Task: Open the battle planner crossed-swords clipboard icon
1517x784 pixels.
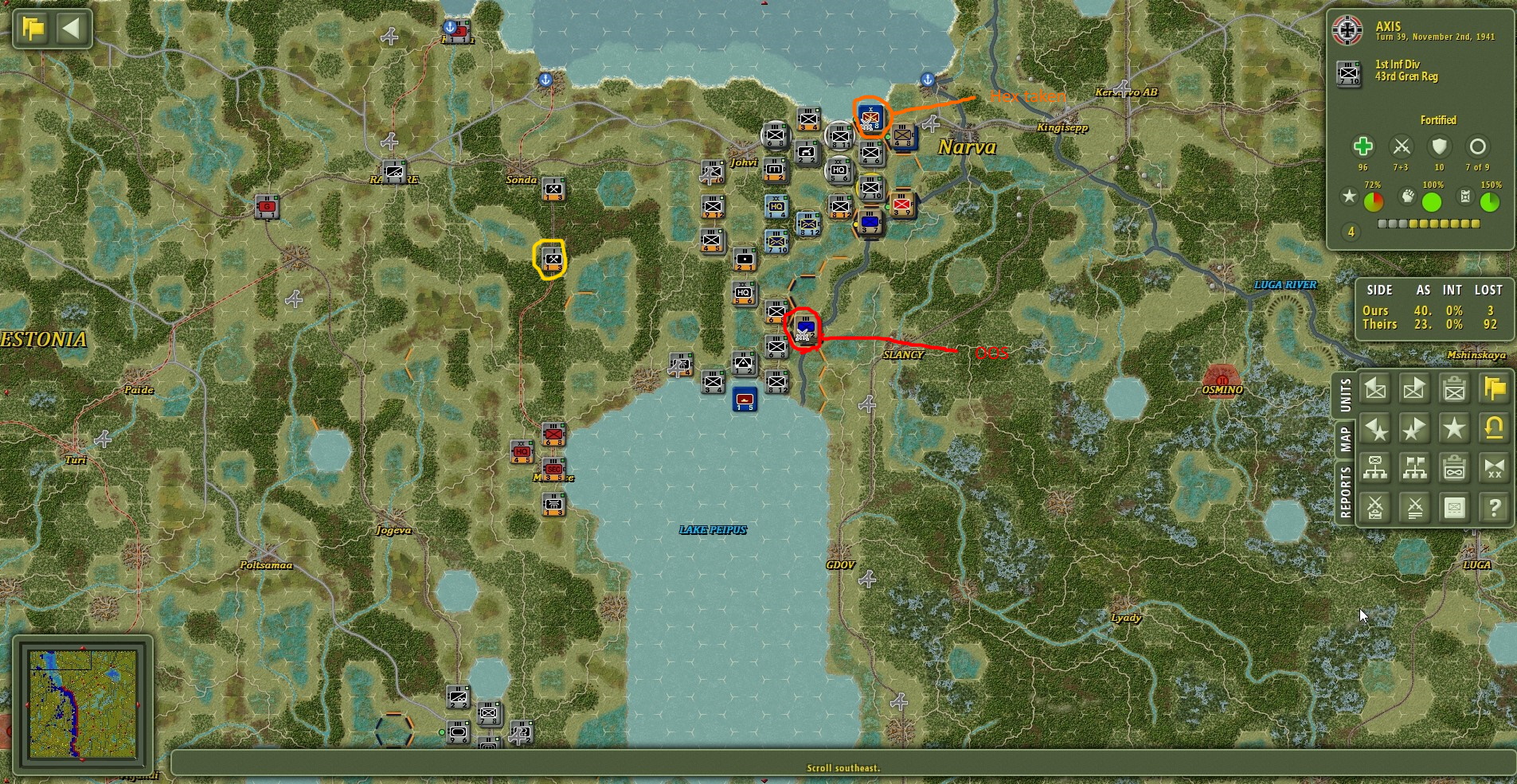Action: [x=1376, y=507]
